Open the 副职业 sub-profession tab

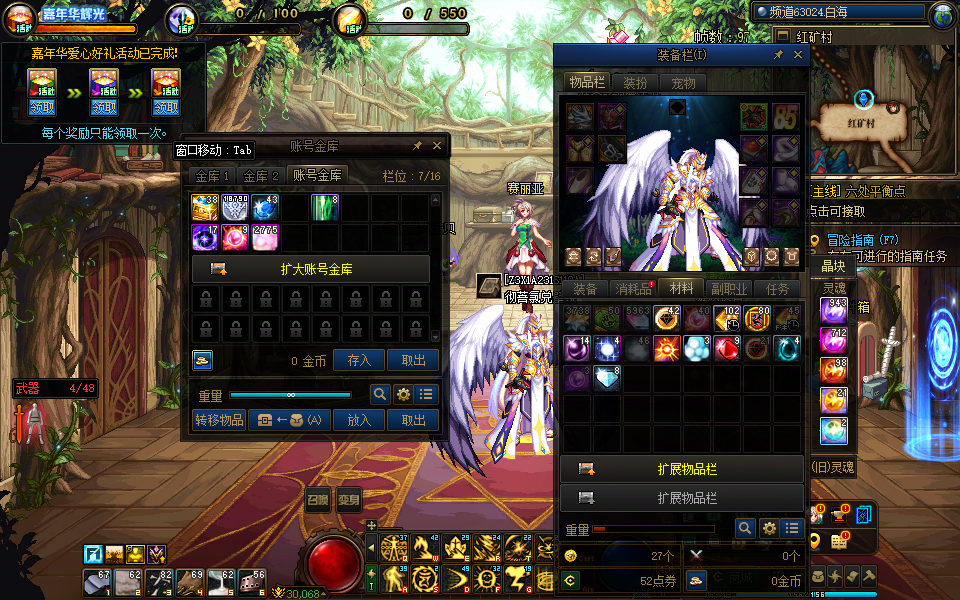[x=729, y=289]
